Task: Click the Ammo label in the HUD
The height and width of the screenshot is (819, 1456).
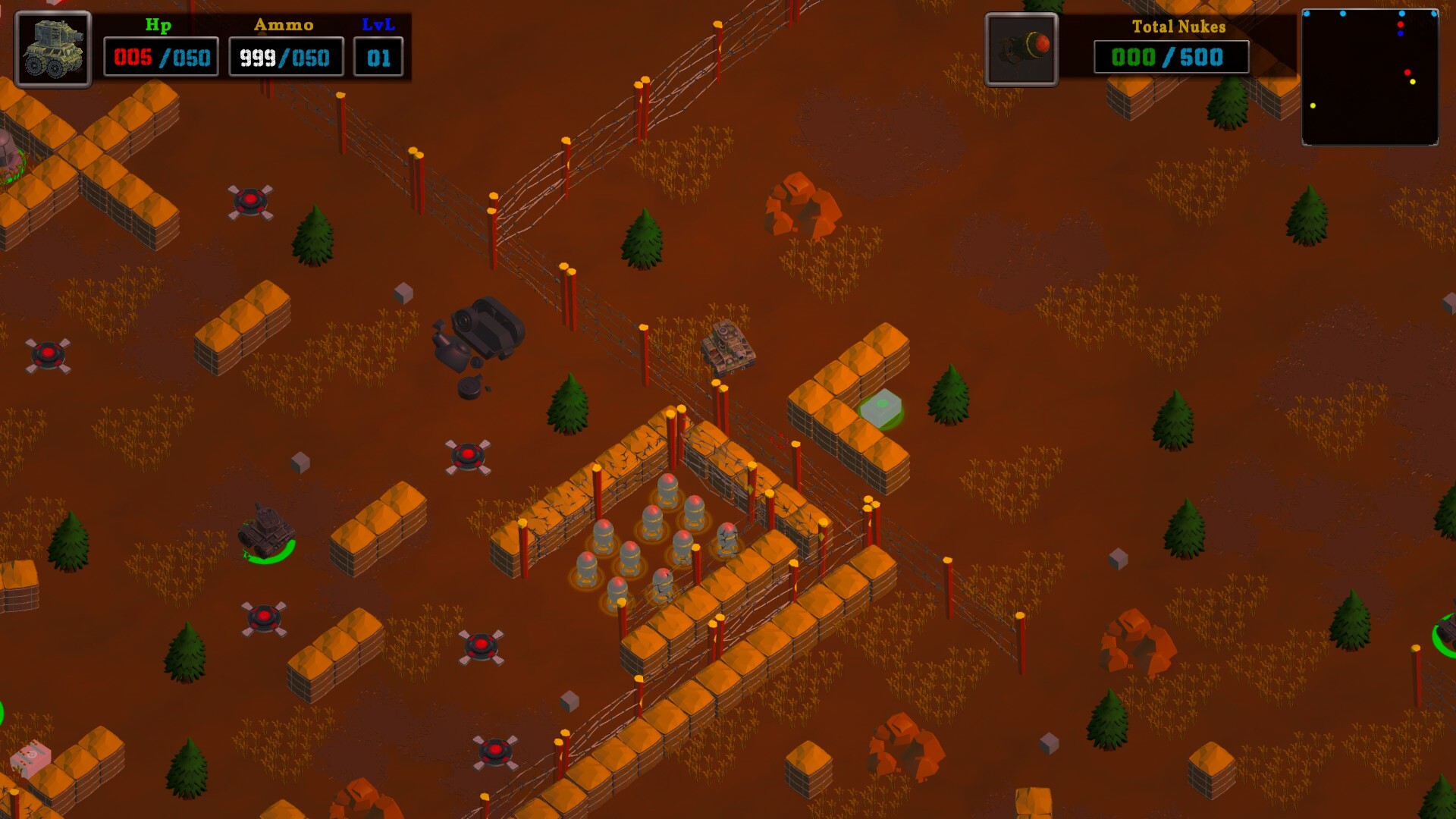Action: click(x=282, y=24)
